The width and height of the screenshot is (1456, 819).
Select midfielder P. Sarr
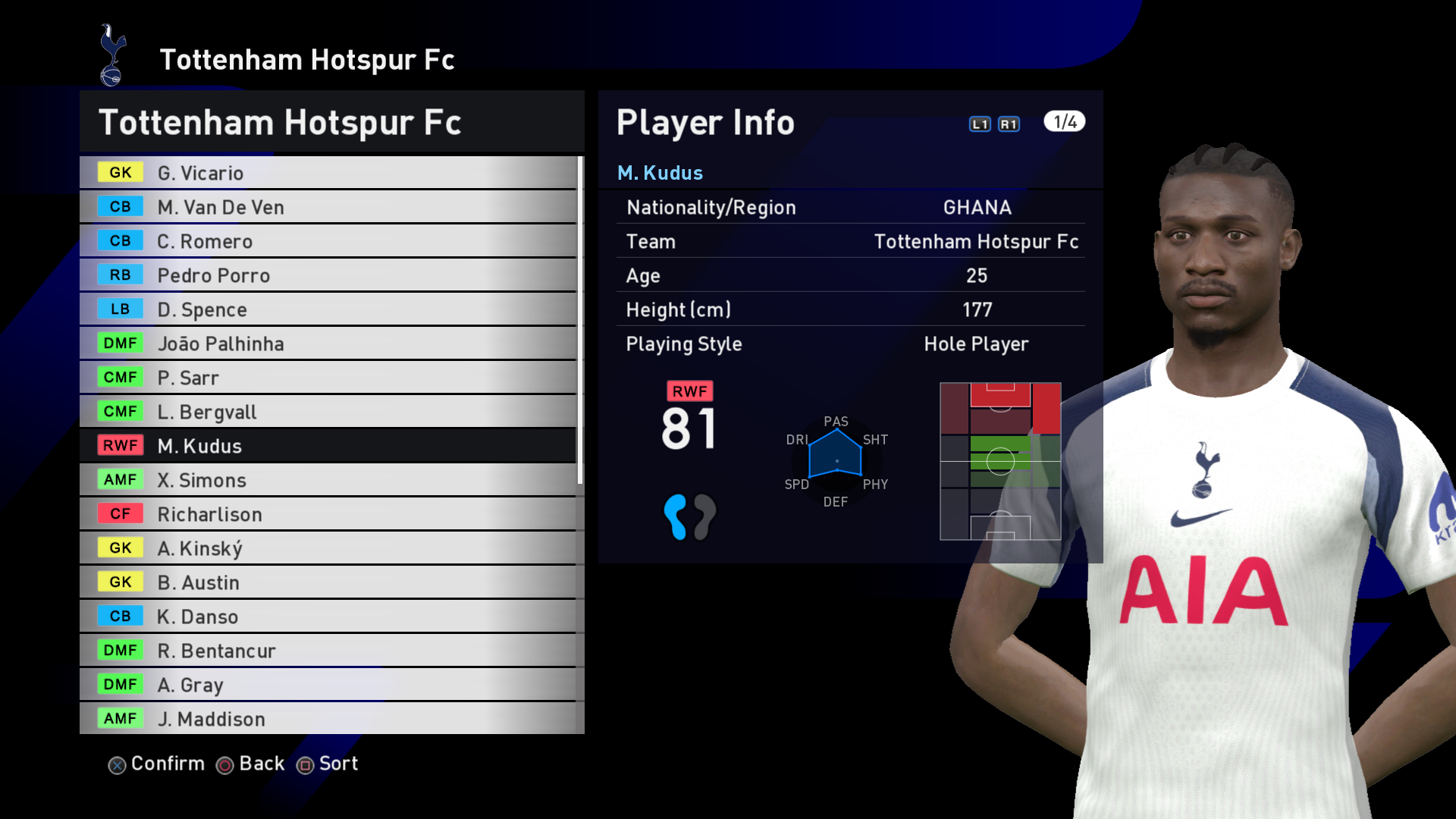328,378
